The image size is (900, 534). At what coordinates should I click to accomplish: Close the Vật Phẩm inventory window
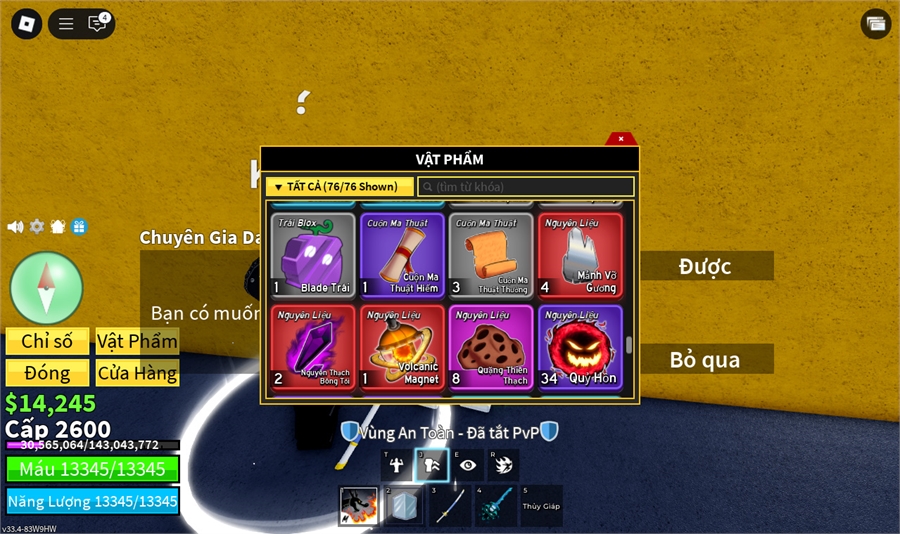[x=621, y=139]
